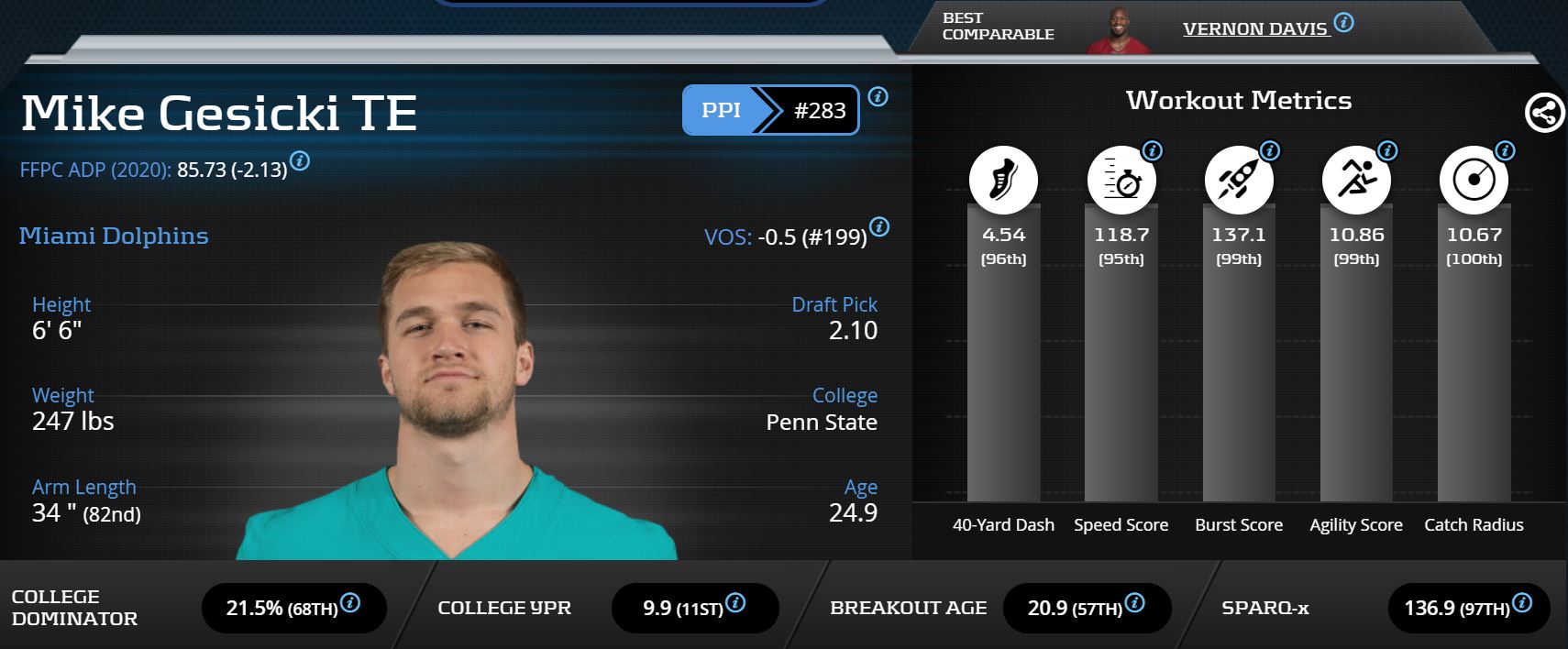Open the SPARQ-x info icon
The height and width of the screenshot is (649, 1568).
pos(1522,602)
